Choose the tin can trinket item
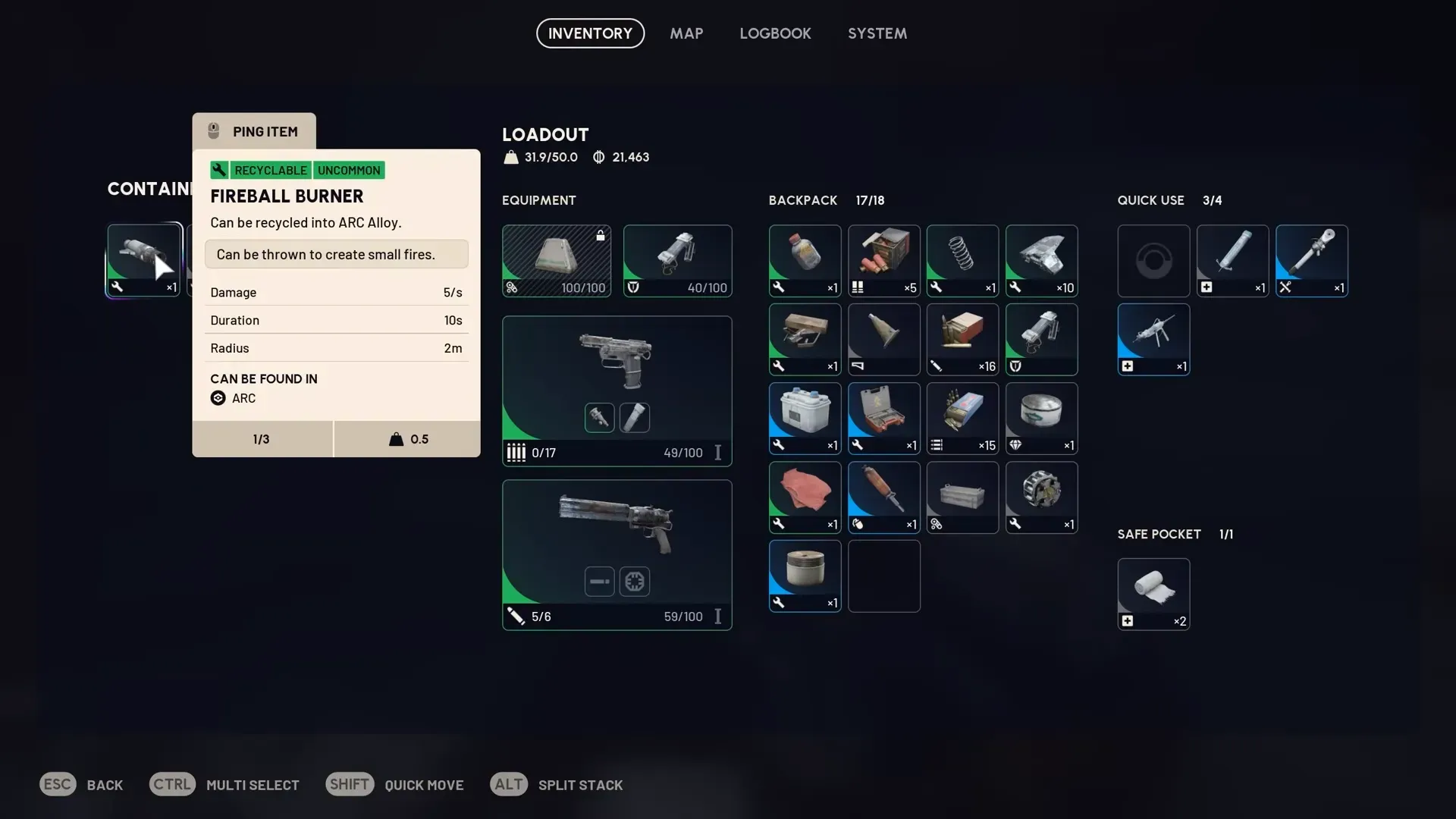The height and width of the screenshot is (819, 1456). pyautogui.click(x=1041, y=418)
